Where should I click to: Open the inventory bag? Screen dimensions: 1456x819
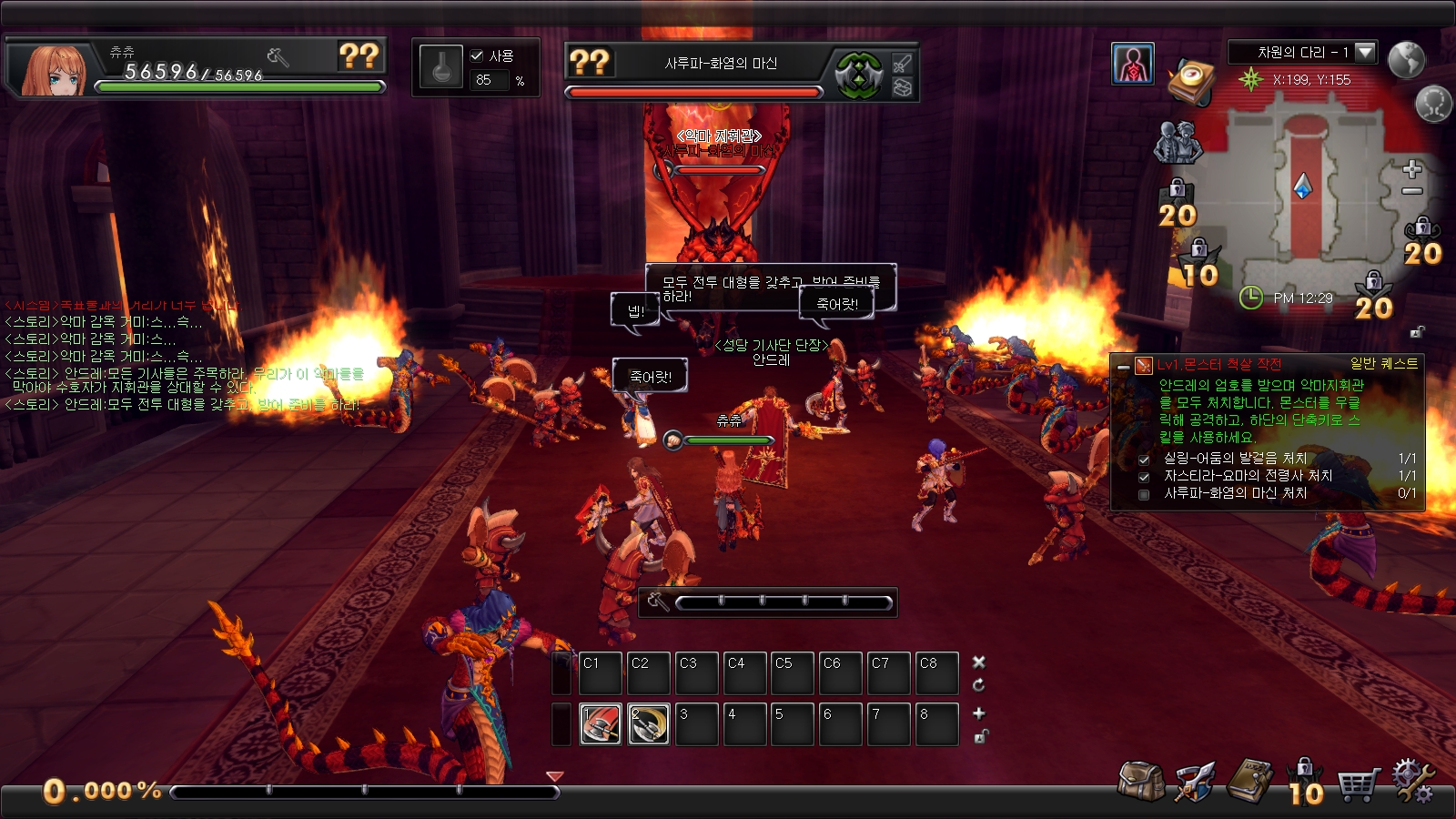coord(1141,781)
